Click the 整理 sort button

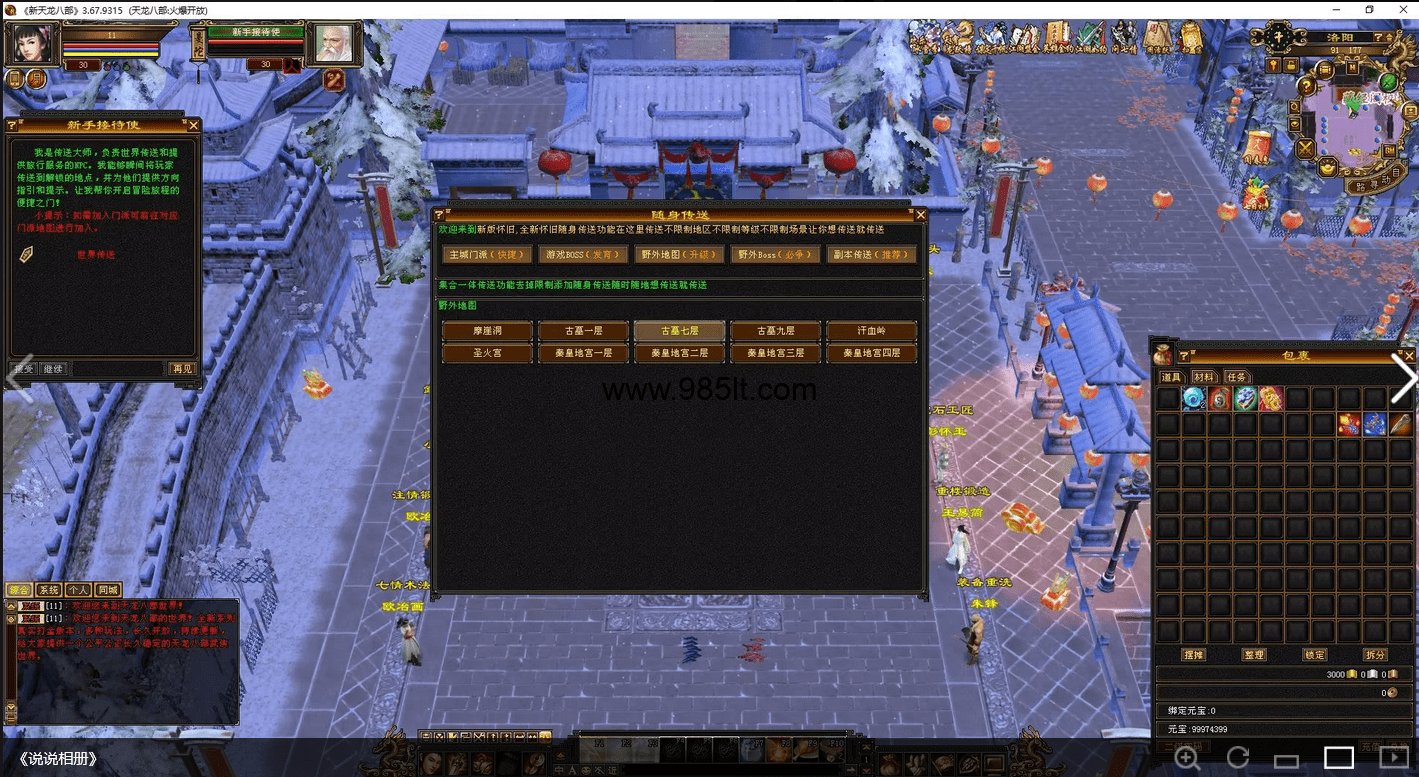click(1253, 655)
